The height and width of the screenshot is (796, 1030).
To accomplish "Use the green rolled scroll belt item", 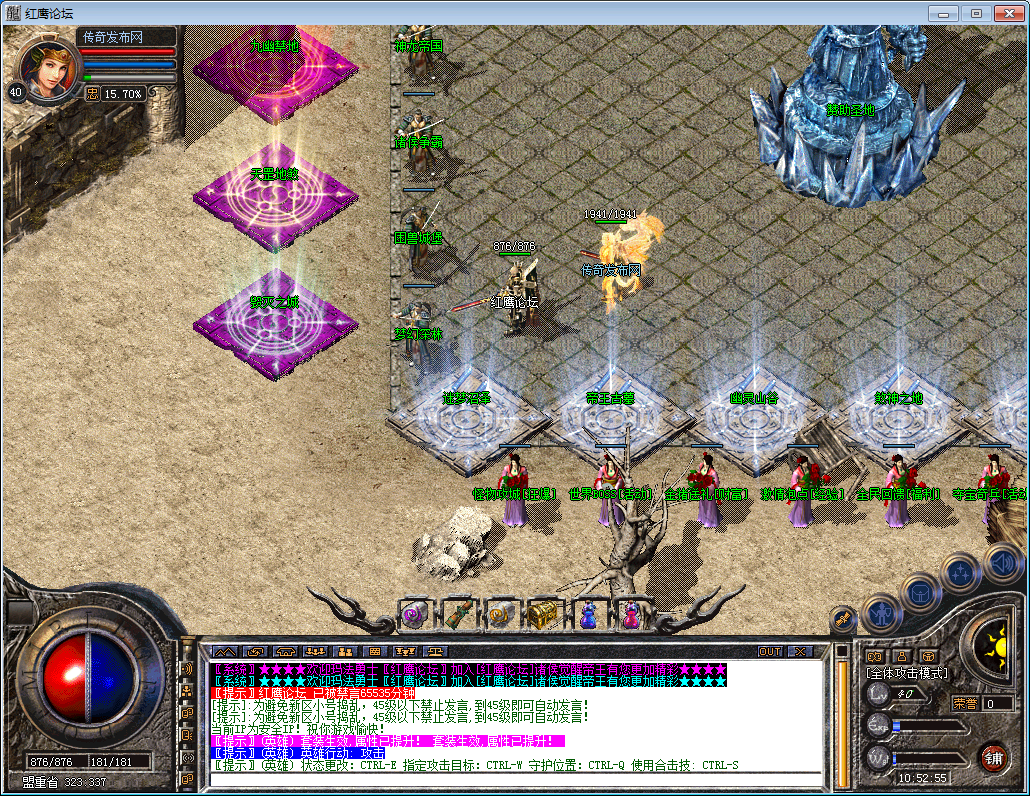I will [457, 614].
